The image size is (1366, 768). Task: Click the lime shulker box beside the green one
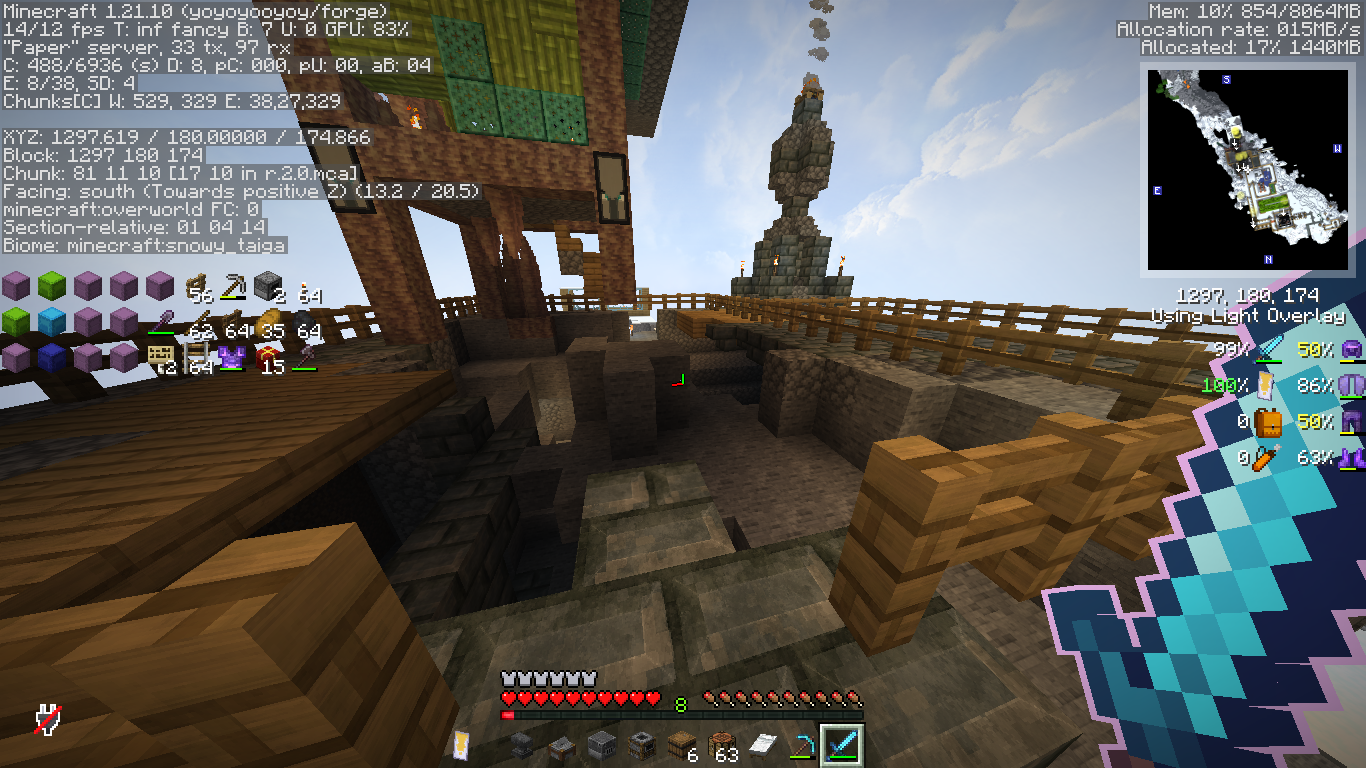pos(52,287)
